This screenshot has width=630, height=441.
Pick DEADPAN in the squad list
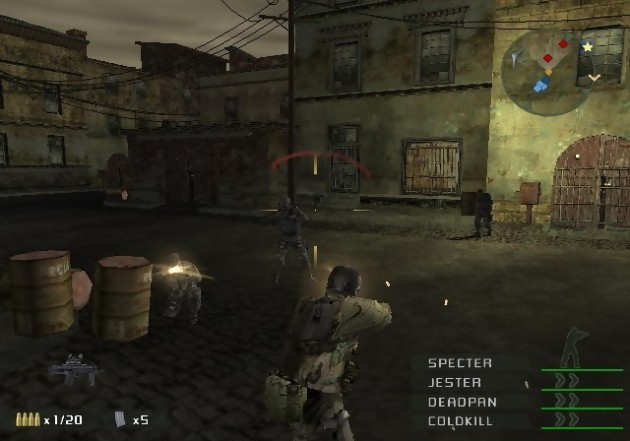[461, 401]
